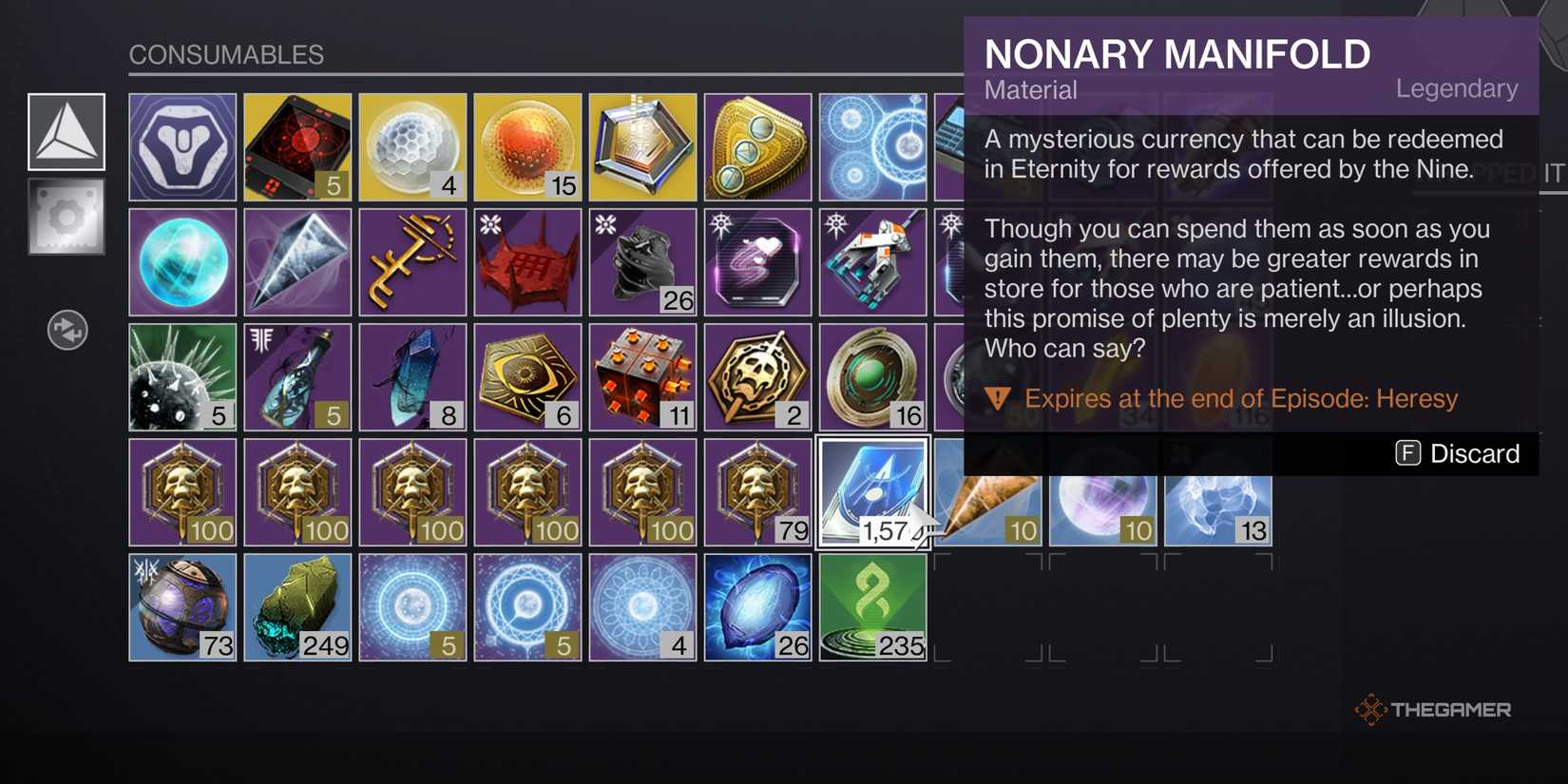The height and width of the screenshot is (784, 1568).
Task: Open the red Raid Banner stack of 5
Action: click(x=296, y=145)
